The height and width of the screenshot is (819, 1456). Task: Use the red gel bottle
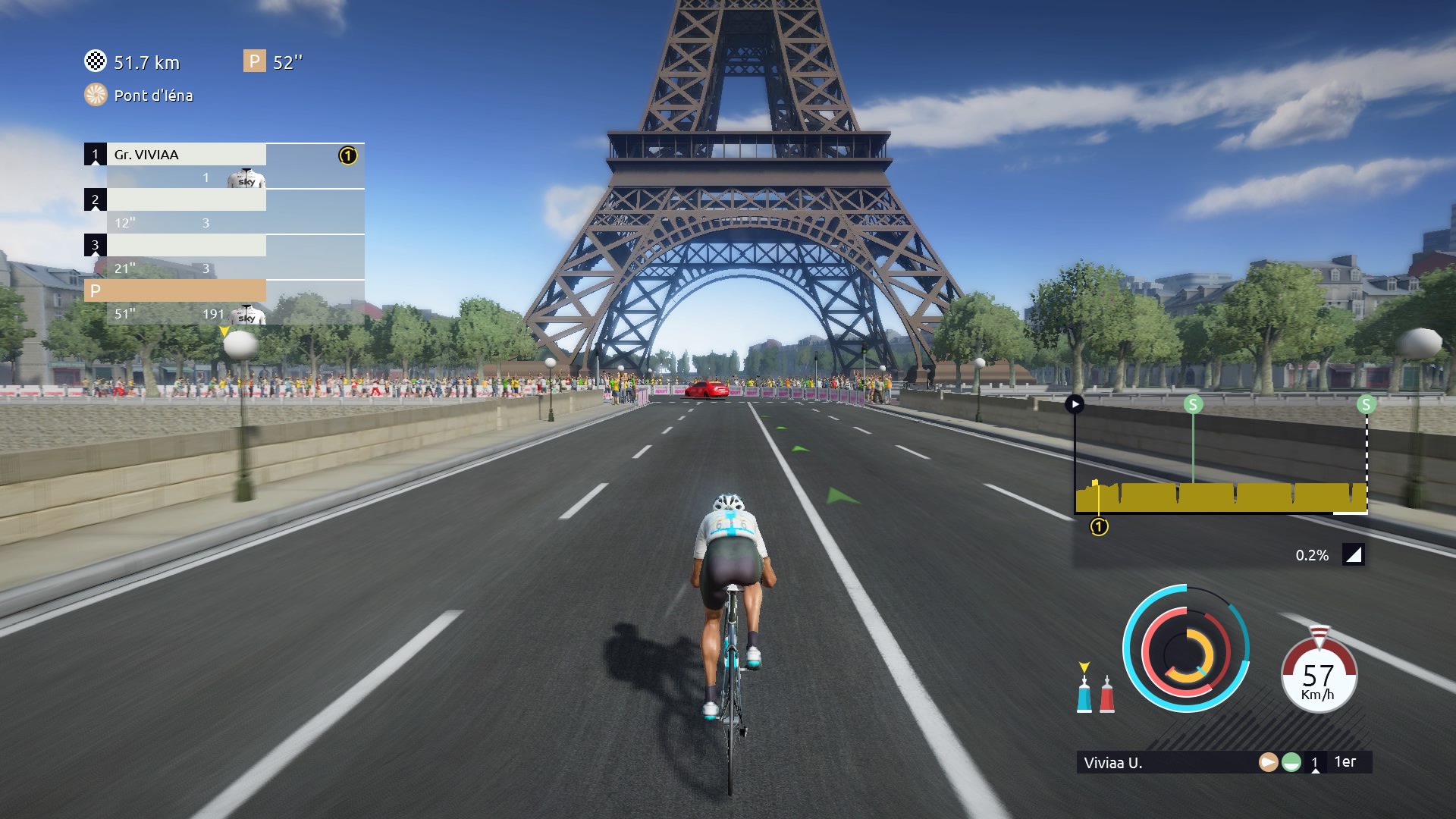(x=1107, y=694)
